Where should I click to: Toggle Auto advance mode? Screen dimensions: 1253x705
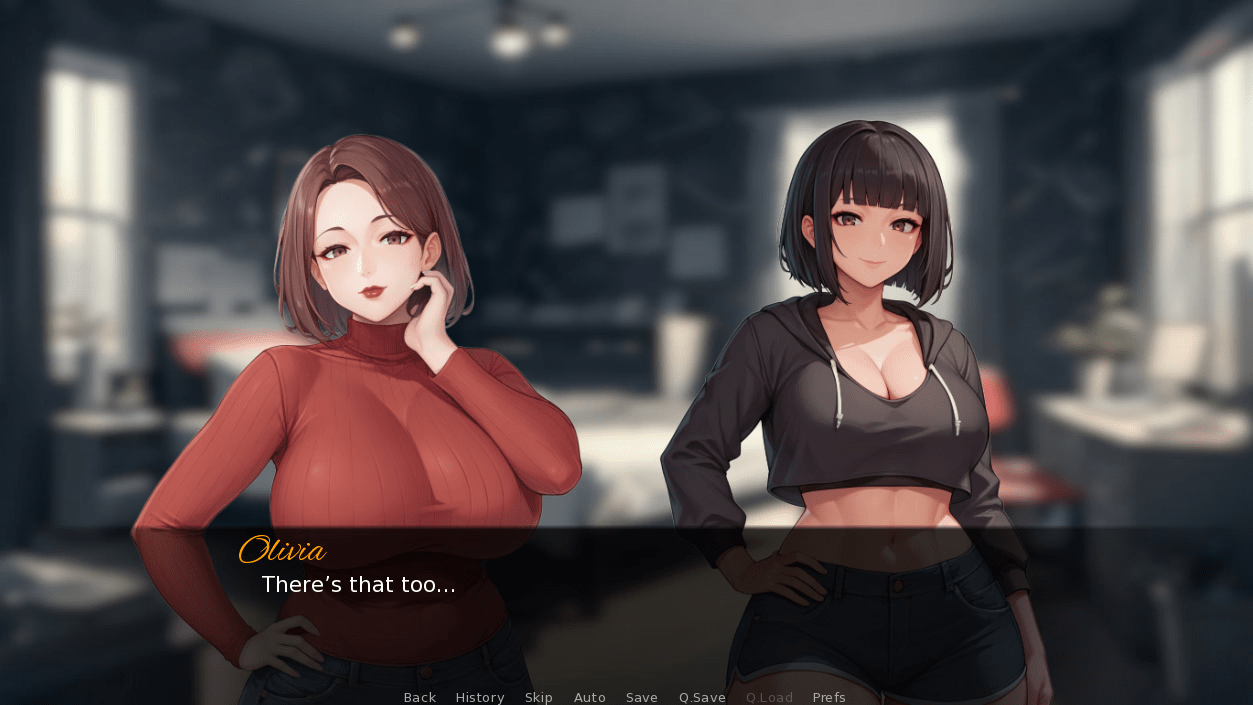tap(590, 697)
